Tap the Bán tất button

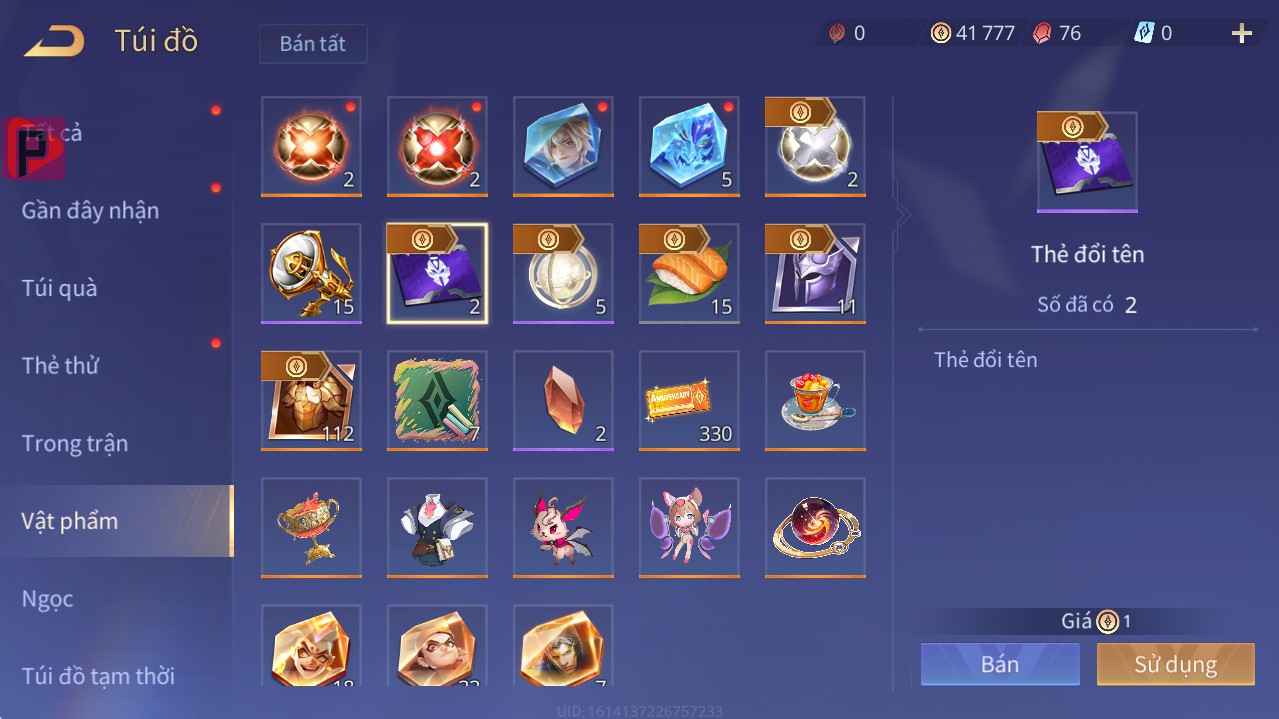(313, 44)
